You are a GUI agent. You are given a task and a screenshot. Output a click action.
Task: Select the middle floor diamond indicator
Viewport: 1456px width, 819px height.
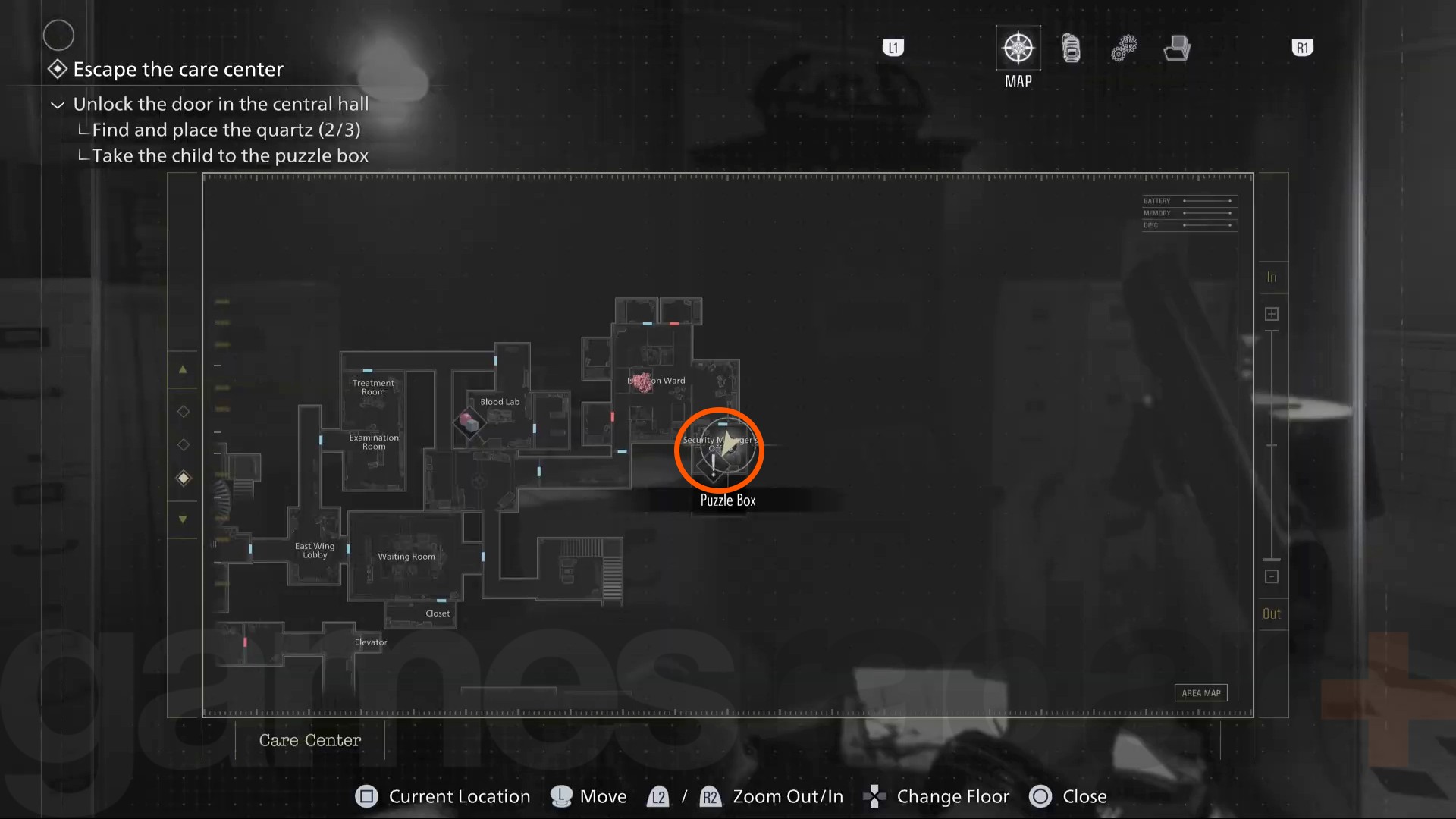pyautogui.click(x=183, y=445)
